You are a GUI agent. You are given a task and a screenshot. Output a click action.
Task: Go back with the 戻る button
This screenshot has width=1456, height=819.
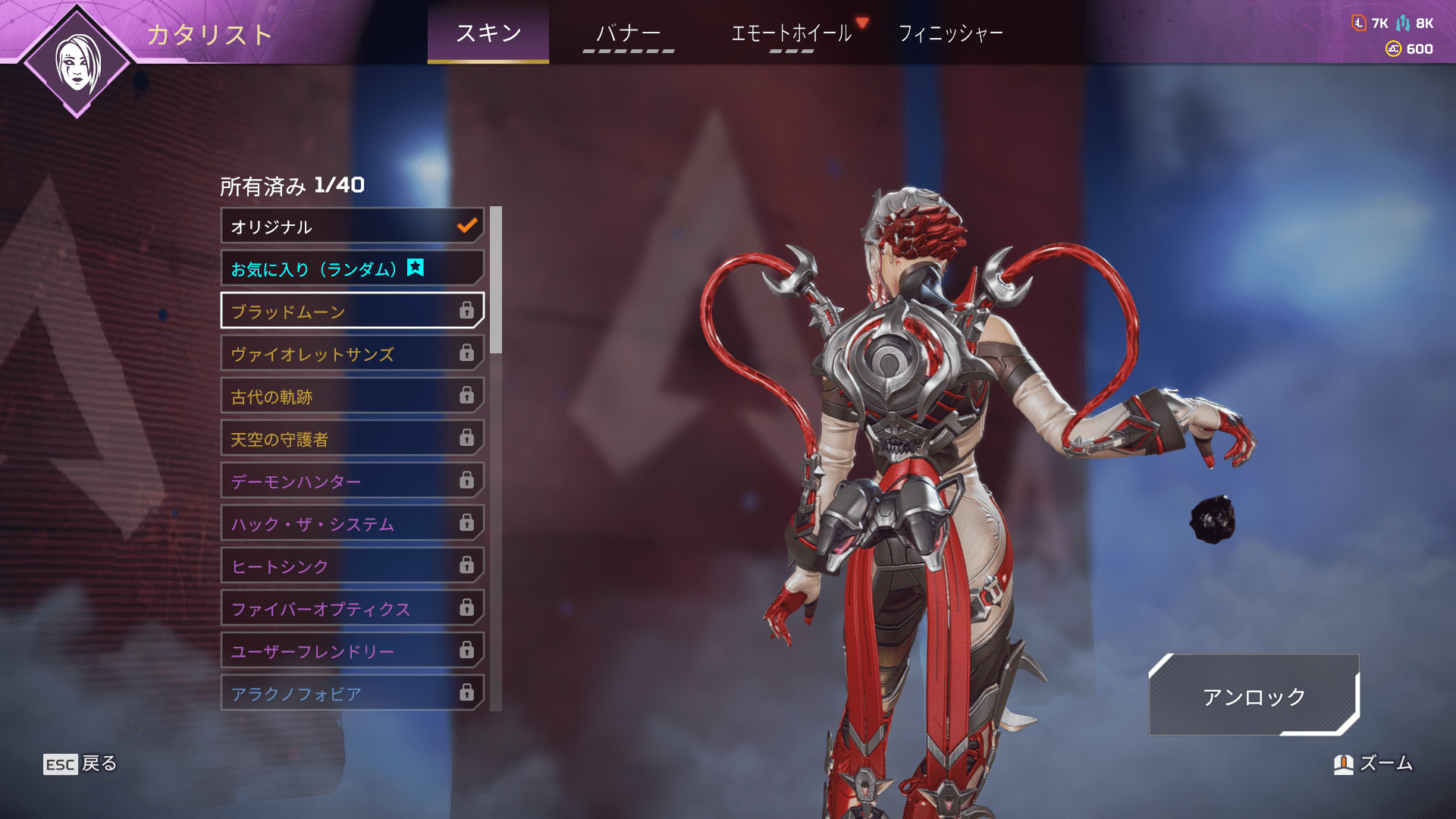(x=80, y=764)
